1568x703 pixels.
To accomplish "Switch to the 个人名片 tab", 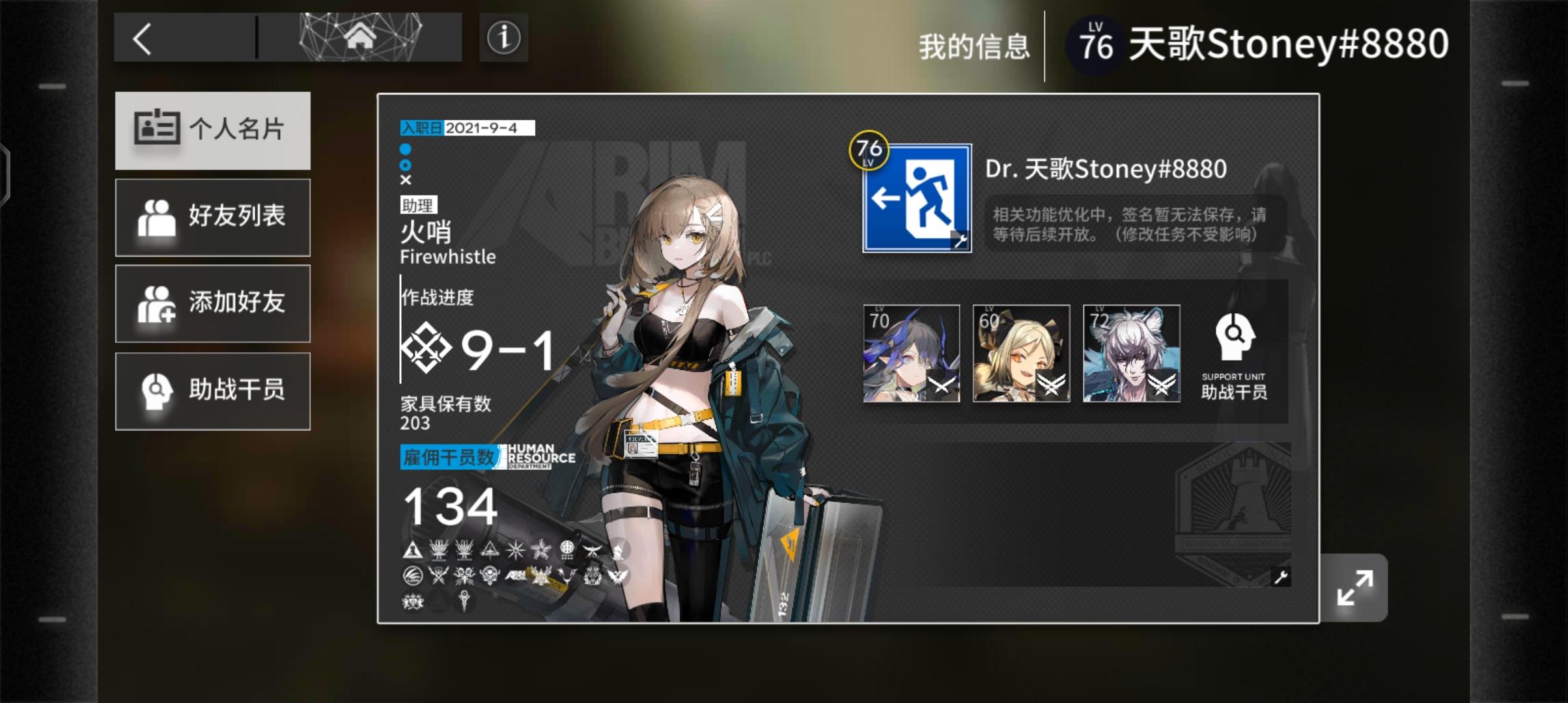I will click(213, 130).
